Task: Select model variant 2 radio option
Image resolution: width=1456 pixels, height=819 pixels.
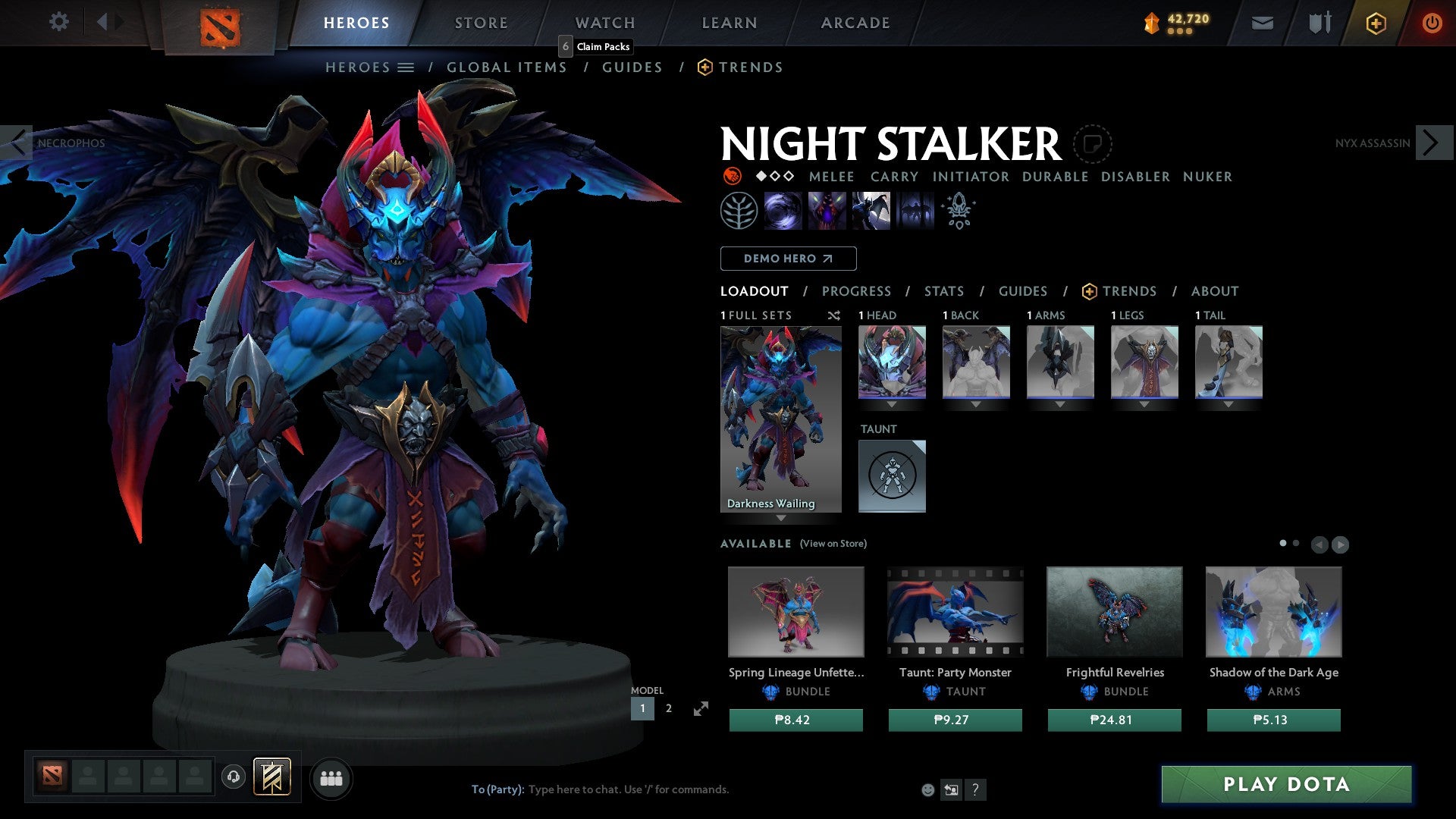Action: (668, 708)
